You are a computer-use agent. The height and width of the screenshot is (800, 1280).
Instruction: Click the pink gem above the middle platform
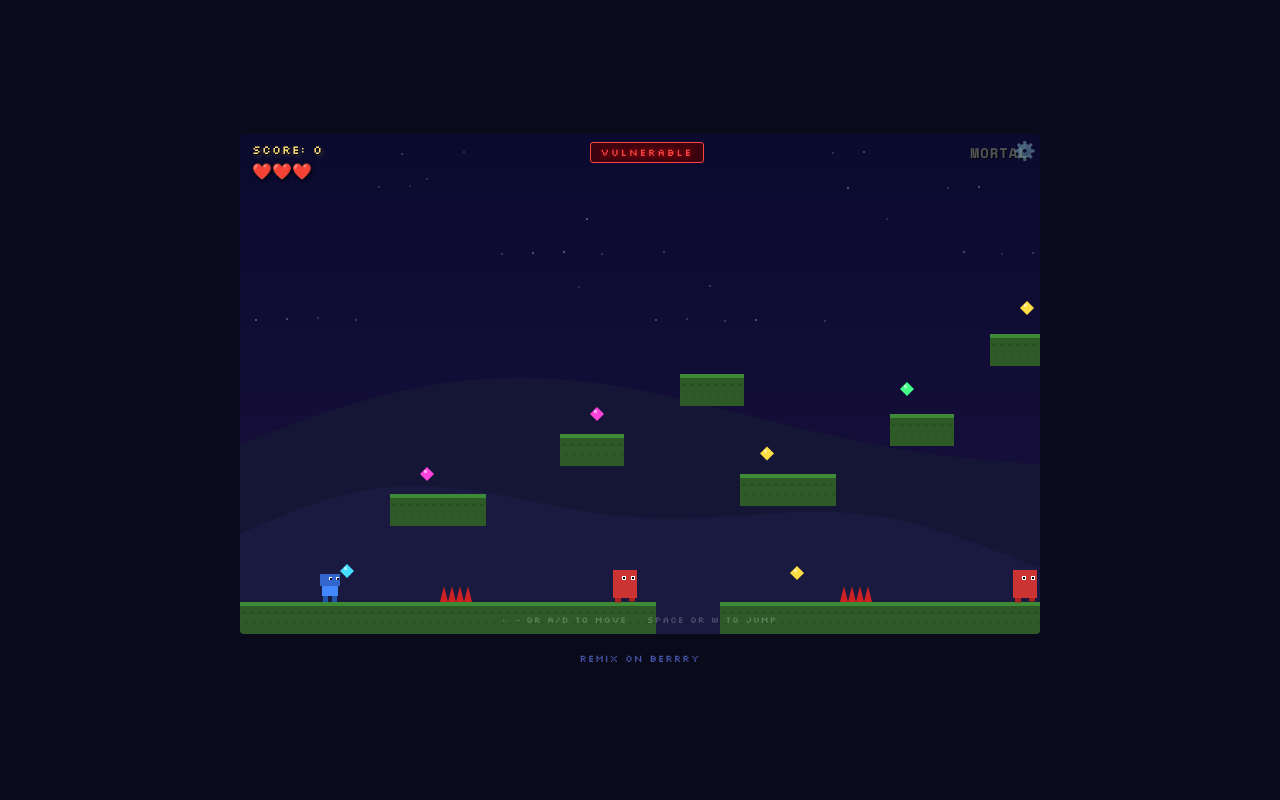(x=596, y=413)
